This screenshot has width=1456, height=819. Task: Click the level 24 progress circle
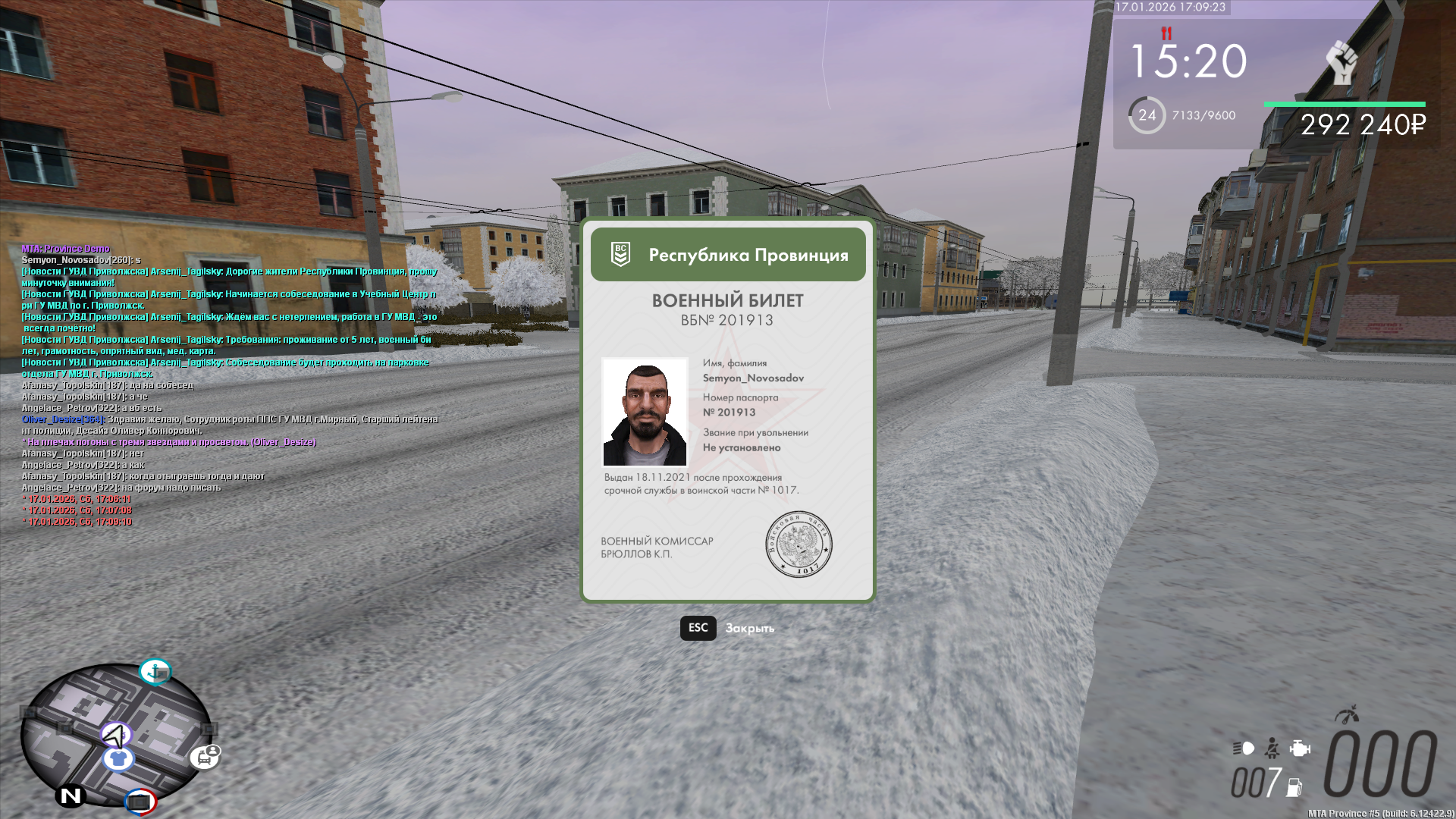[x=1147, y=115]
